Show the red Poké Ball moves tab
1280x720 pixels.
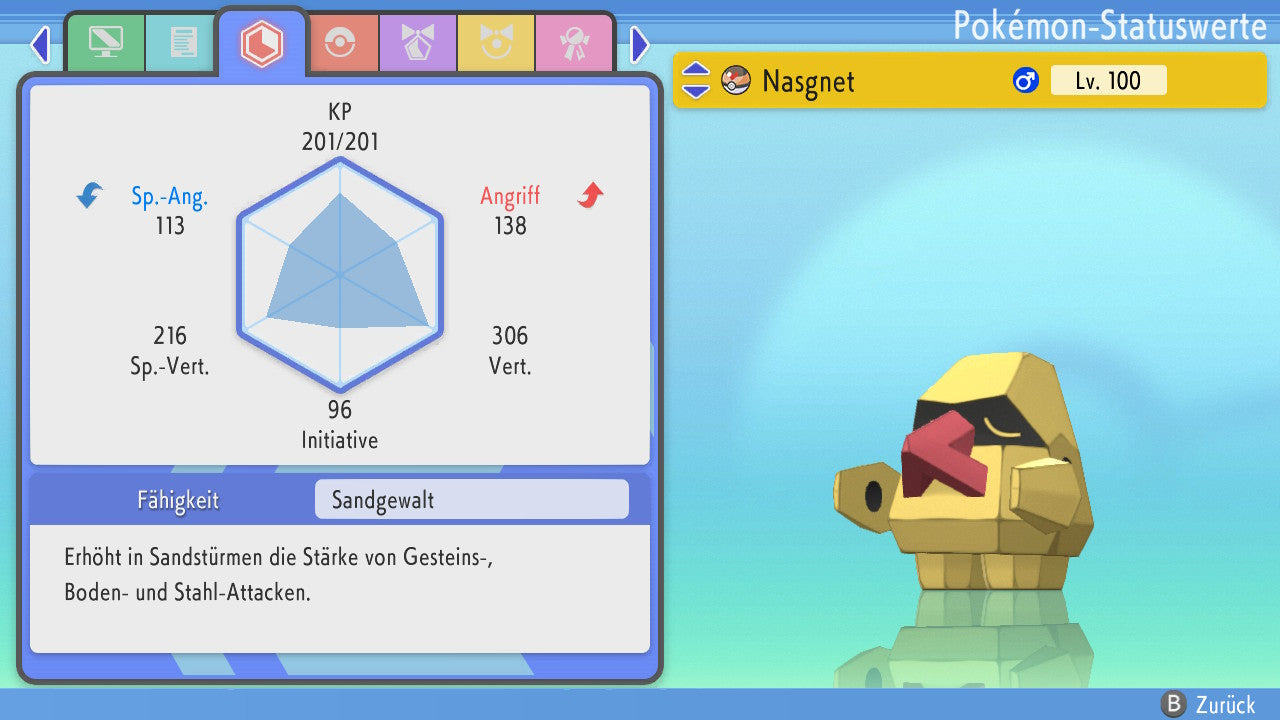click(341, 43)
